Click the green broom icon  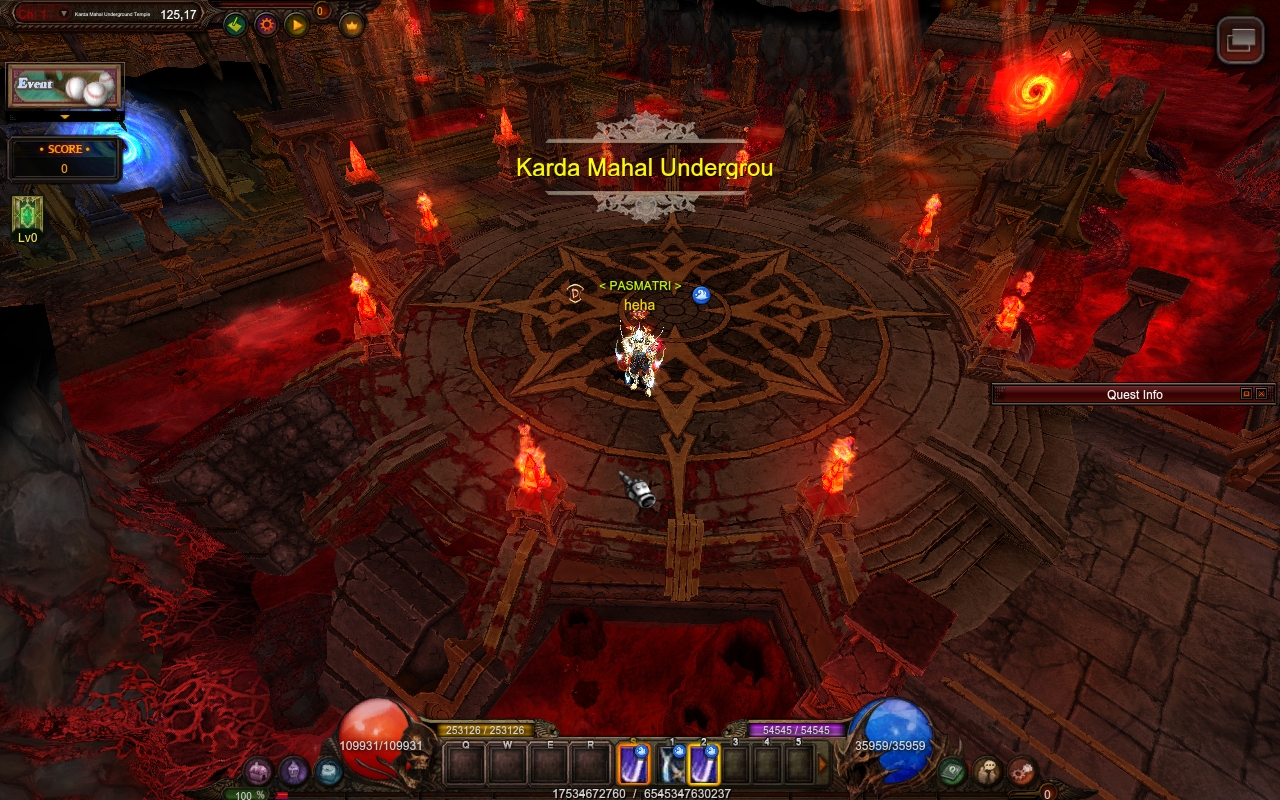tap(235, 25)
